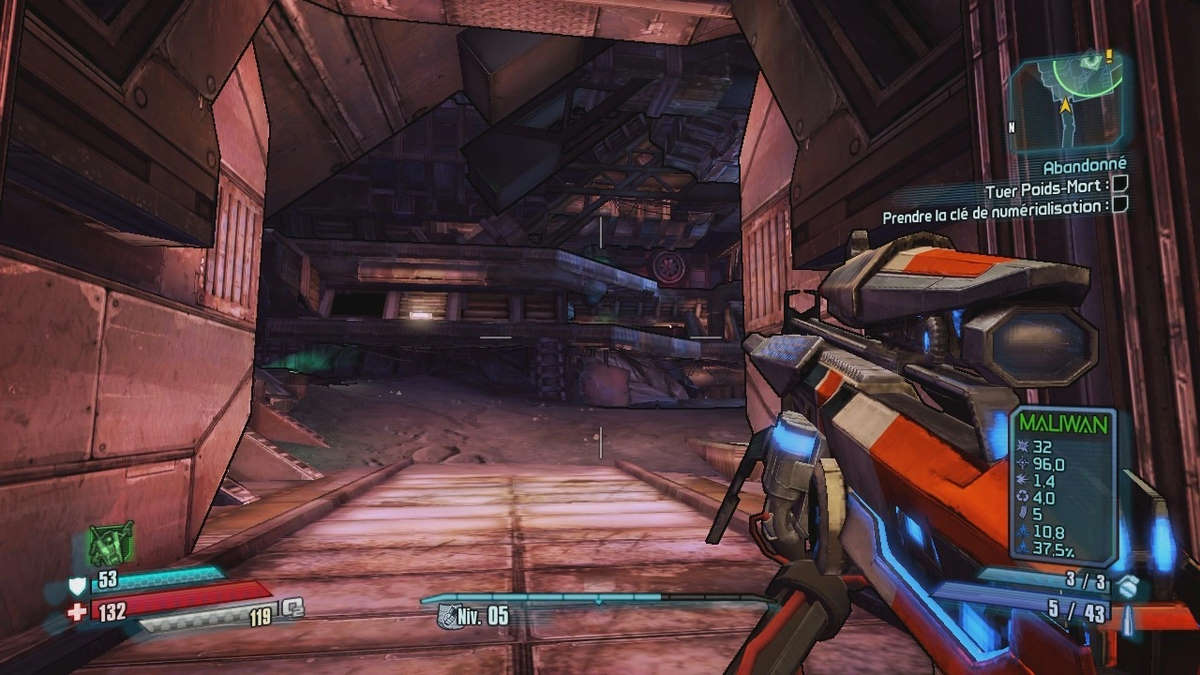The image size is (1200, 675).
Task: Click the green action skill icon
Action: pos(110,544)
